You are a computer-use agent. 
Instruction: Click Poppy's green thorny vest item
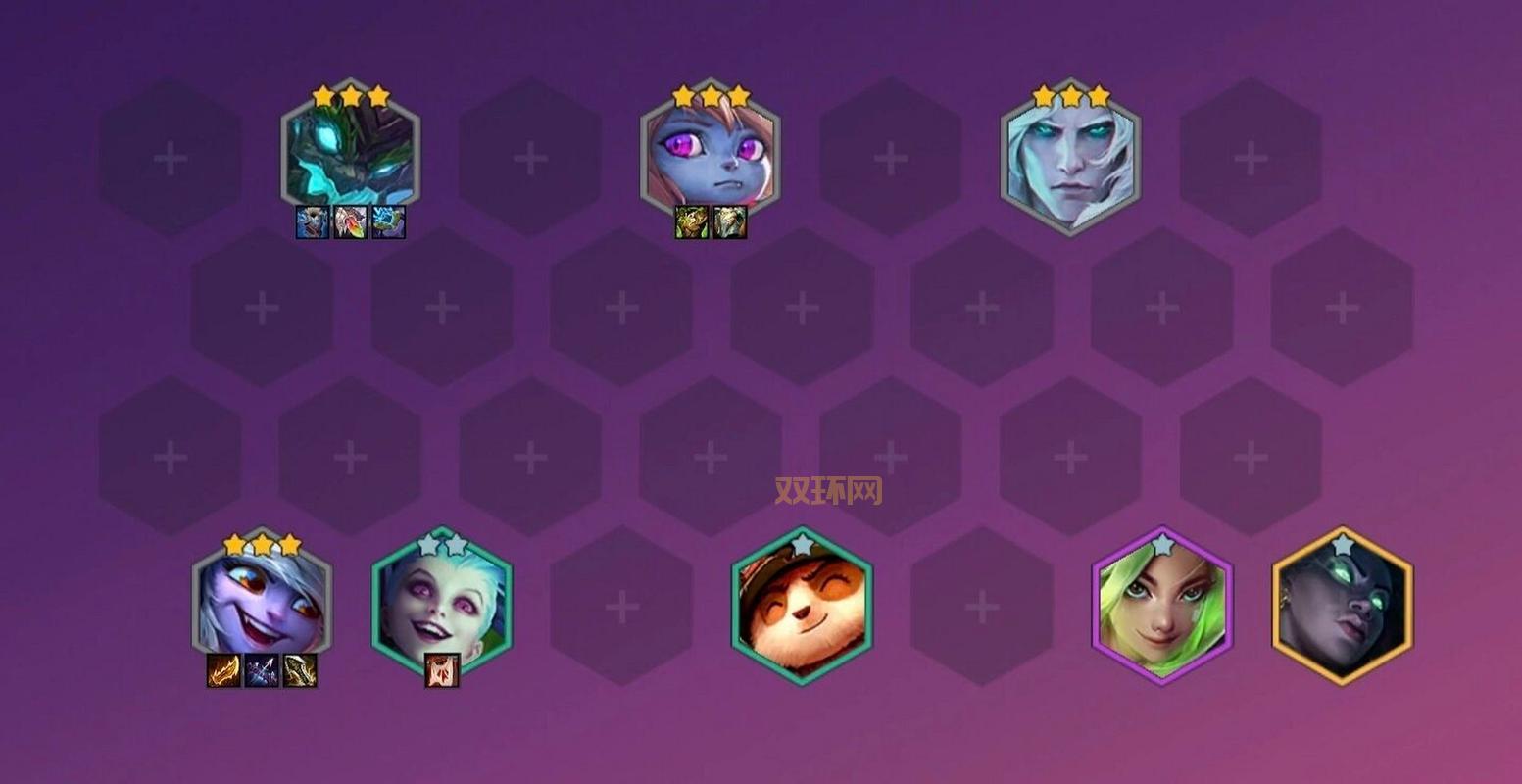[691, 222]
